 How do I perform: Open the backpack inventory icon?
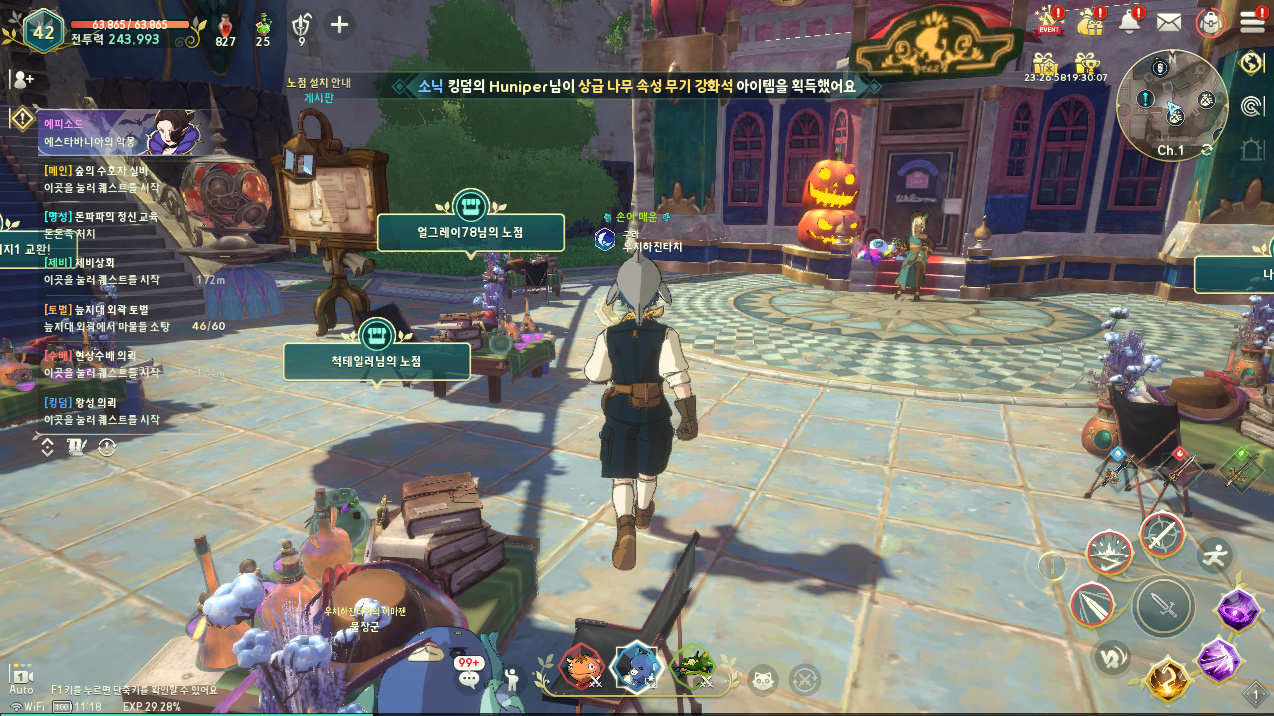click(1211, 22)
